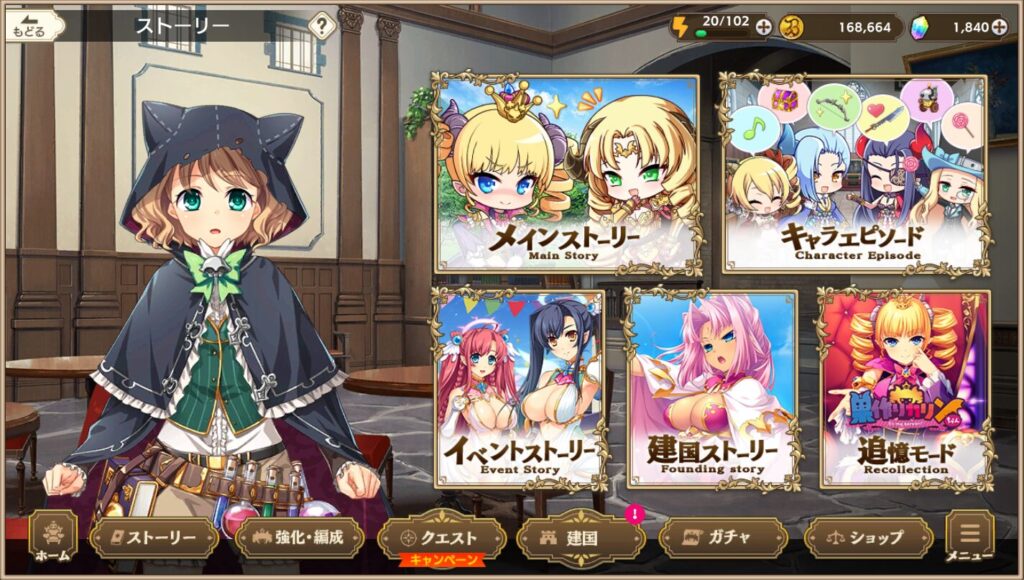Open the 建国 navigation button
Screen dimensions: 1024x580
580,537
